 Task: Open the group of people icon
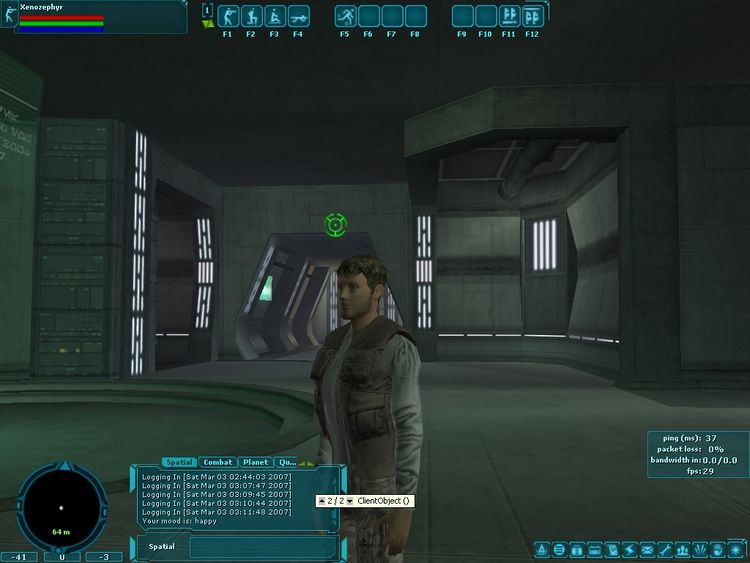682,550
